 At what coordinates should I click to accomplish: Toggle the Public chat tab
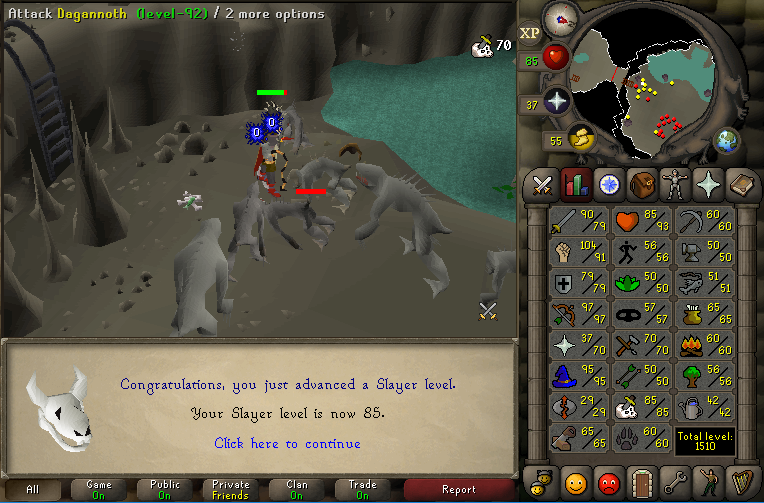pyautogui.click(x=165, y=489)
